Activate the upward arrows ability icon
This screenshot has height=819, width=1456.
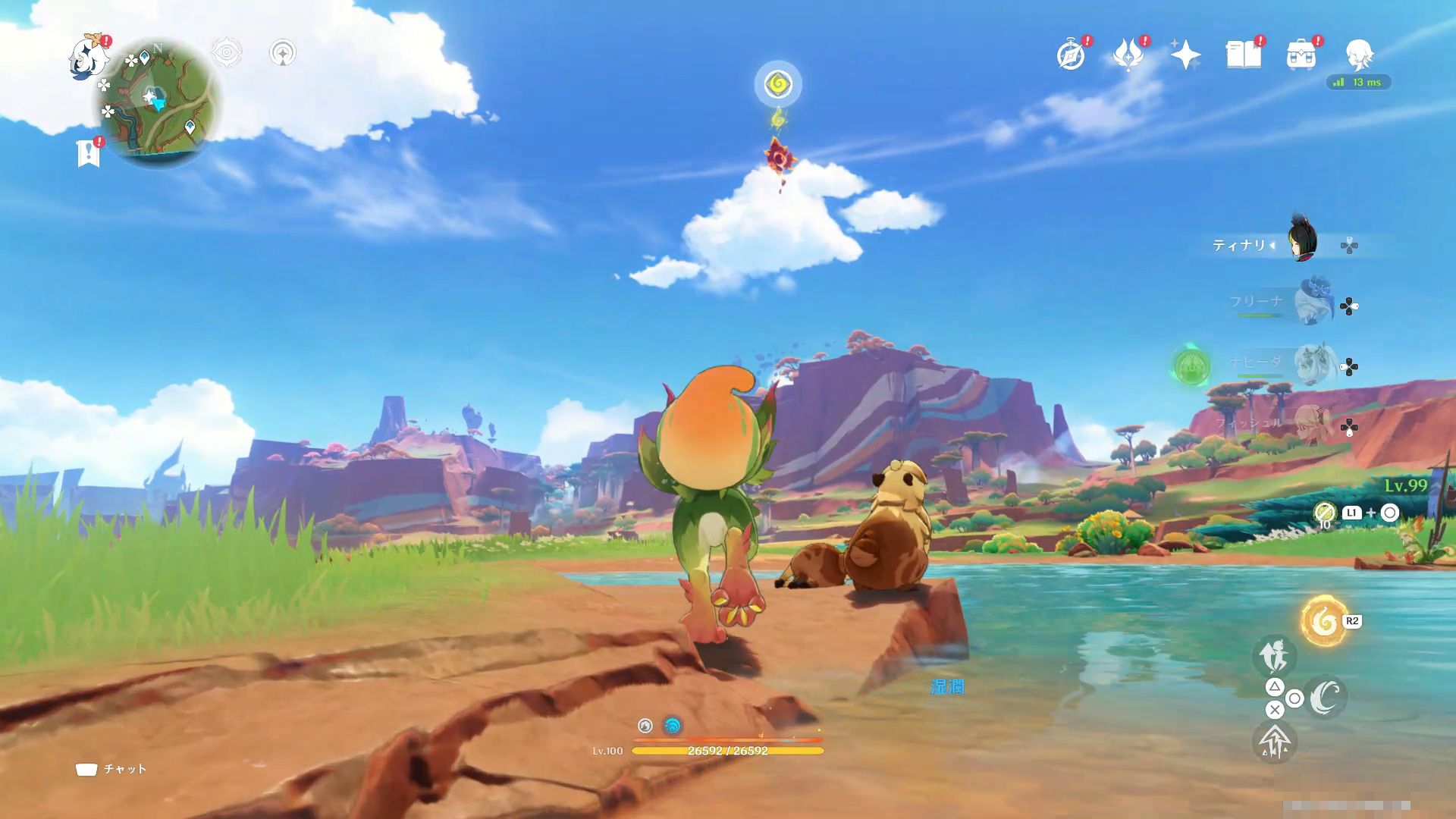coord(1274,741)
